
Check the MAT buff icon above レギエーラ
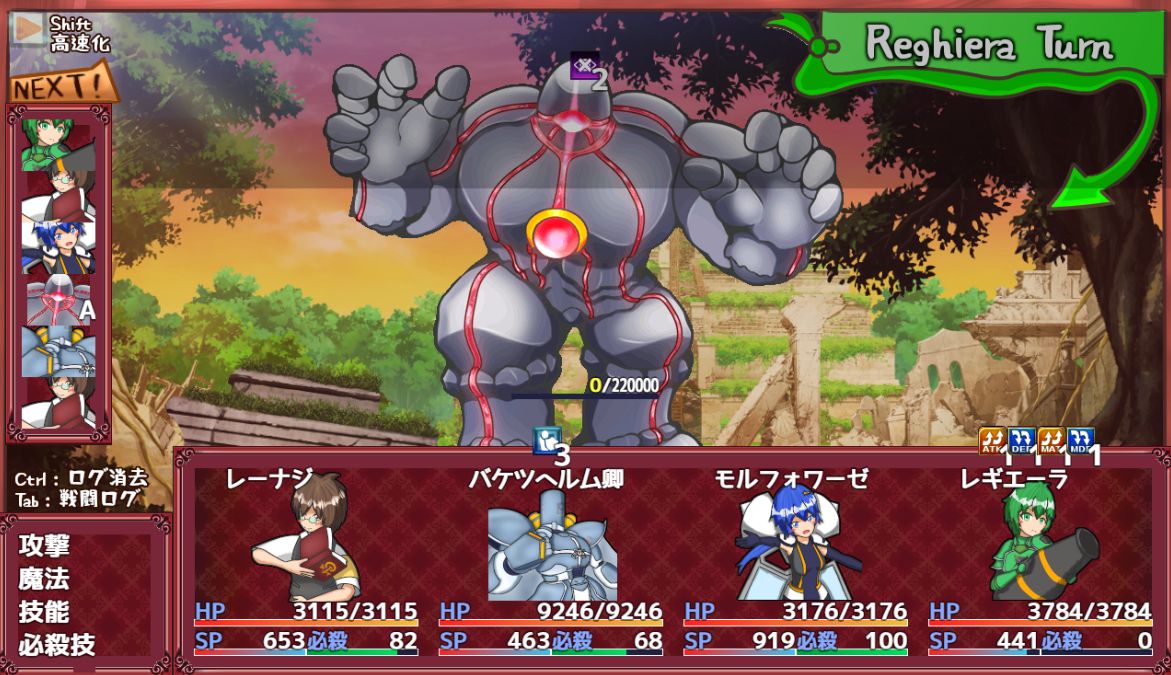coord(1050,441)
